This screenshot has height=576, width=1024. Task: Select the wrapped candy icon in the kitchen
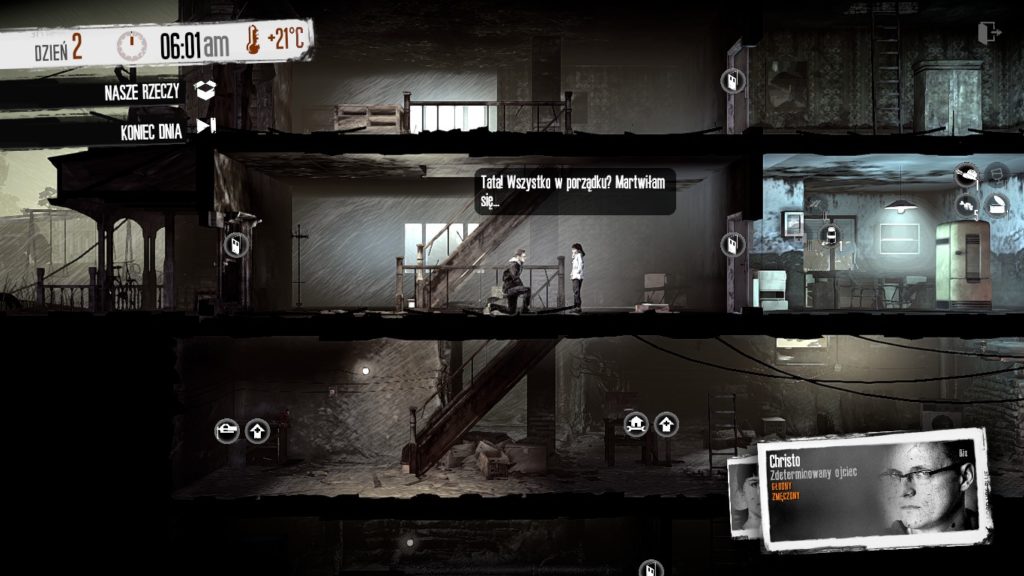967,206
